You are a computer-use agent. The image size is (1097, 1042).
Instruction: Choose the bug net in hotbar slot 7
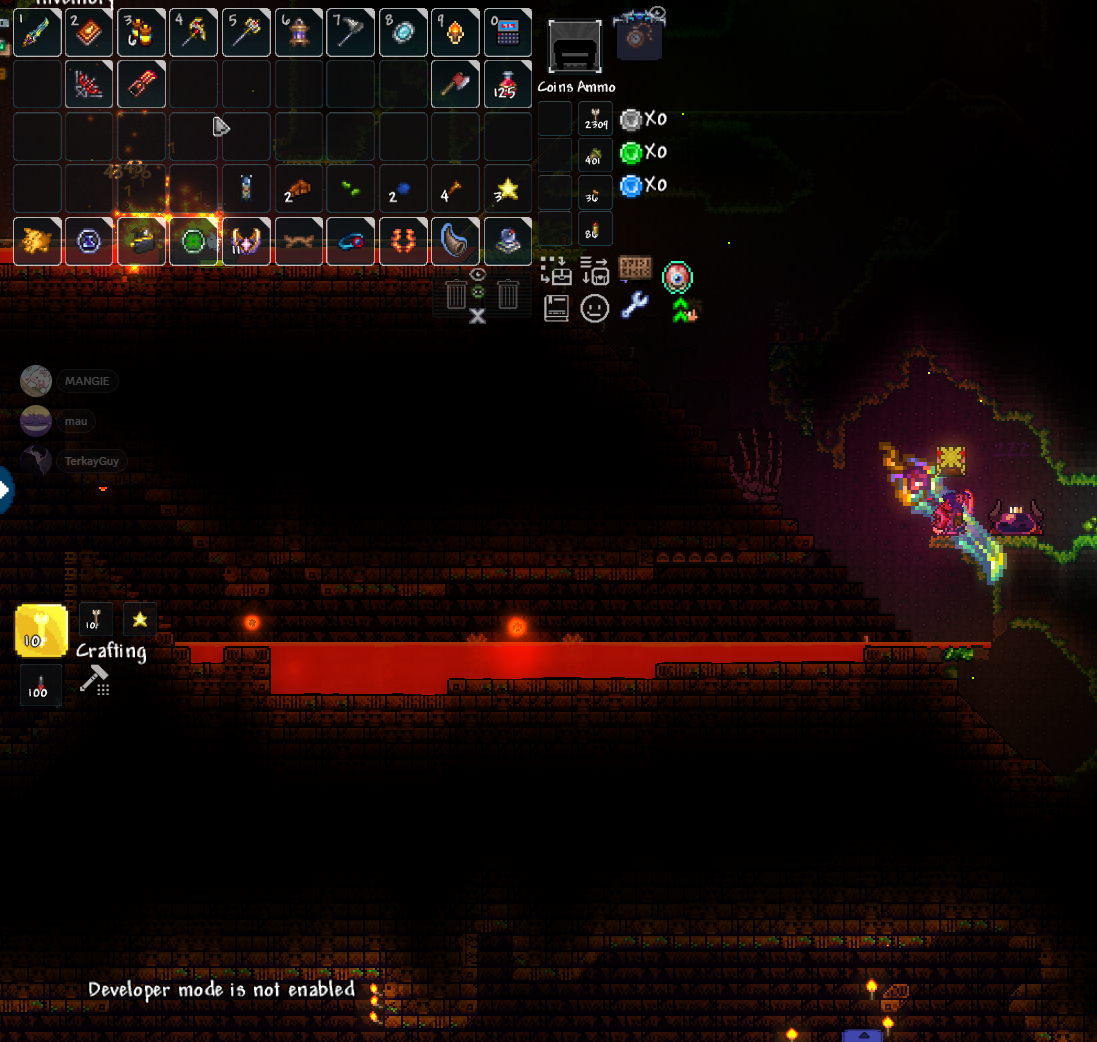tap(350, 33)
